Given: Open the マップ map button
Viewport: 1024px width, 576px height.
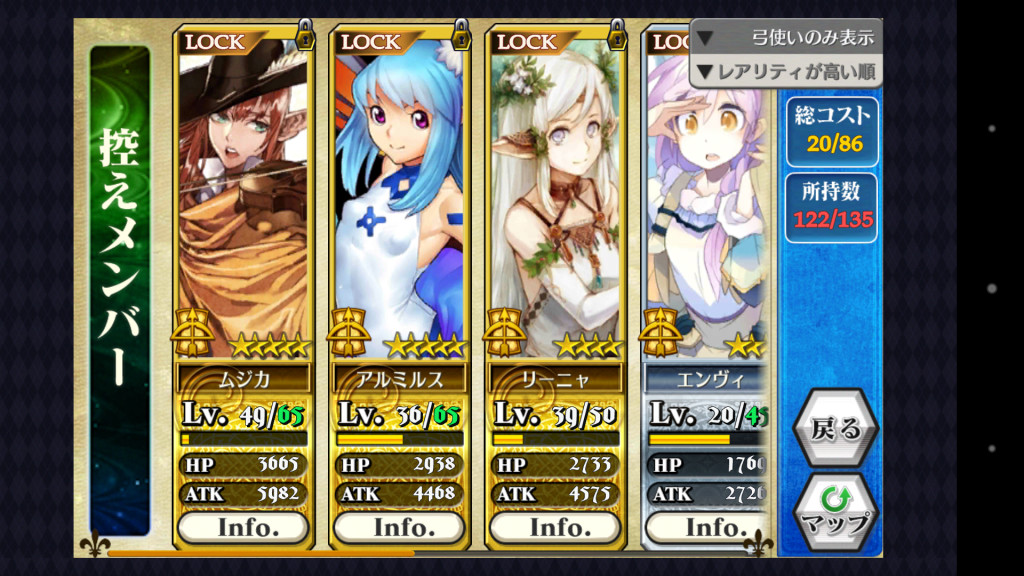Looking at the screenshot, I should 835,510.
